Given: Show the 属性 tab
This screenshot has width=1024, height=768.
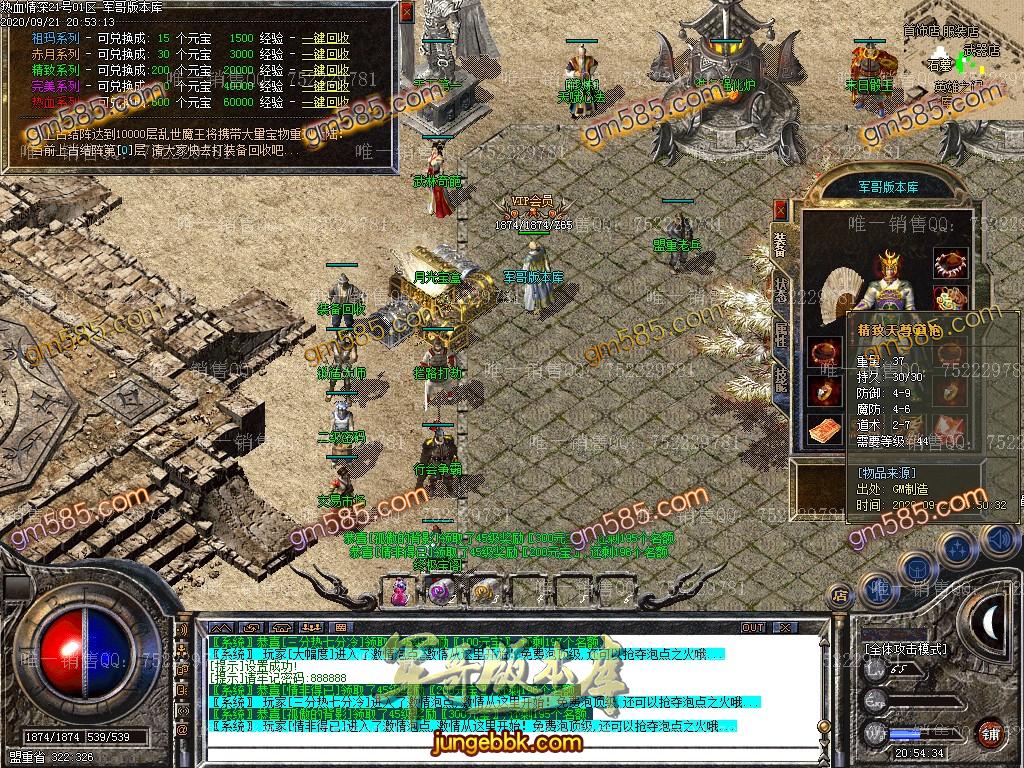Looking at the screenshot, I should [x=780, y=334].
